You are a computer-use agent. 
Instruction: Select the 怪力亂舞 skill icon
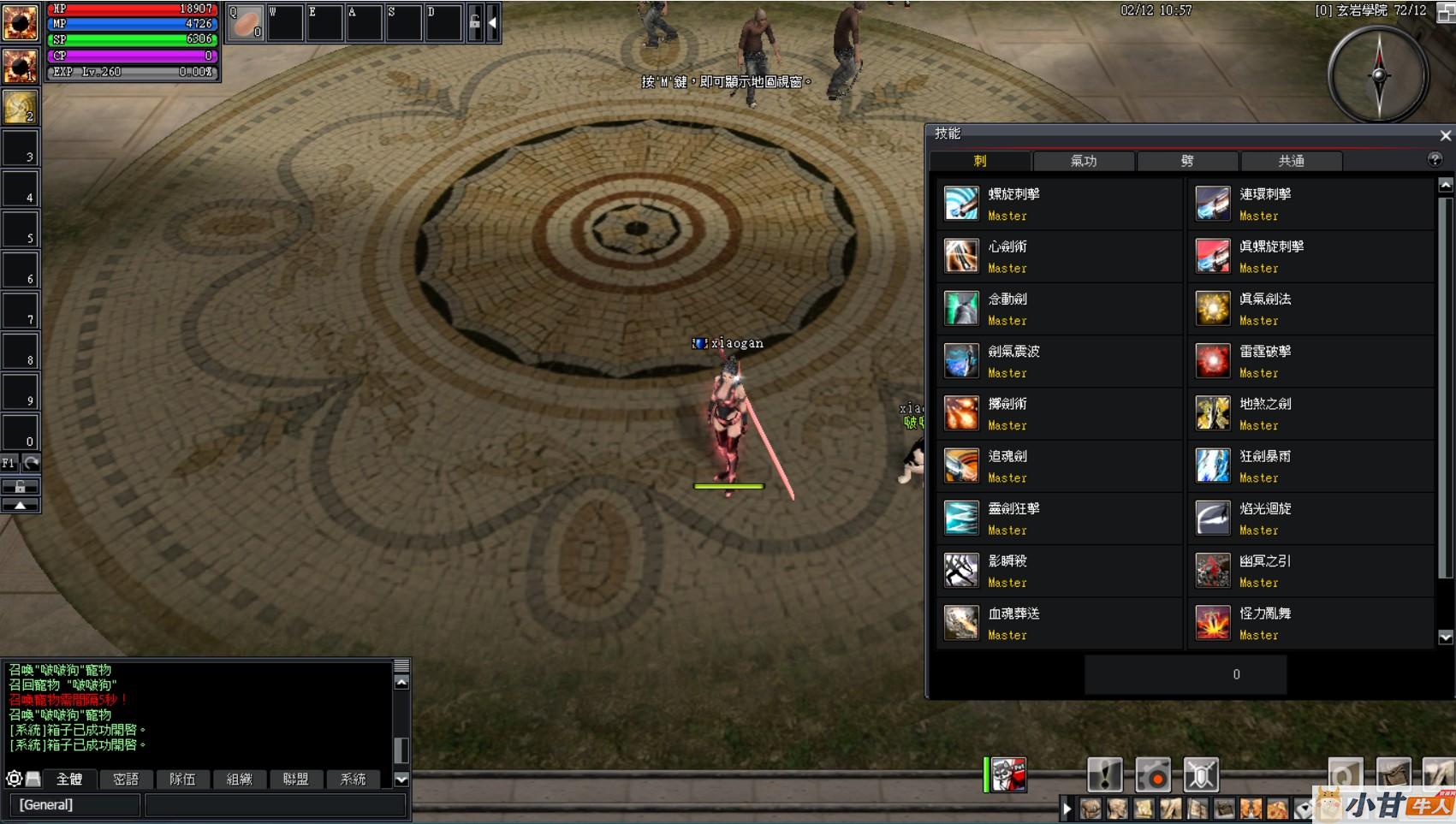coord(1213,623)
